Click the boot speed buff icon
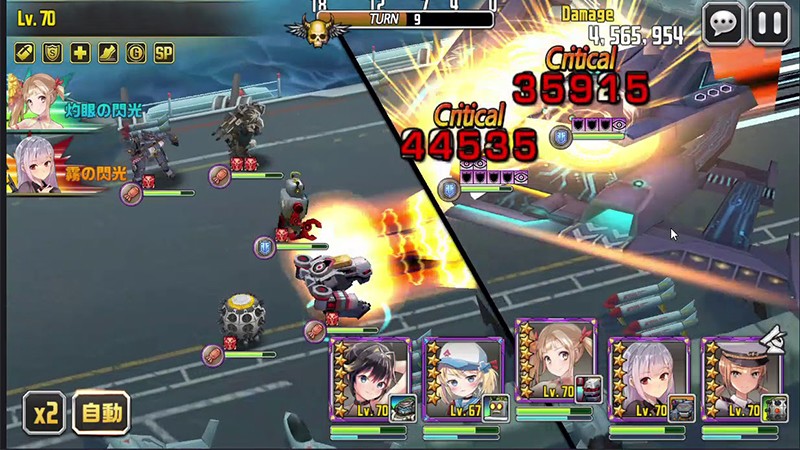 pos(108,52)
